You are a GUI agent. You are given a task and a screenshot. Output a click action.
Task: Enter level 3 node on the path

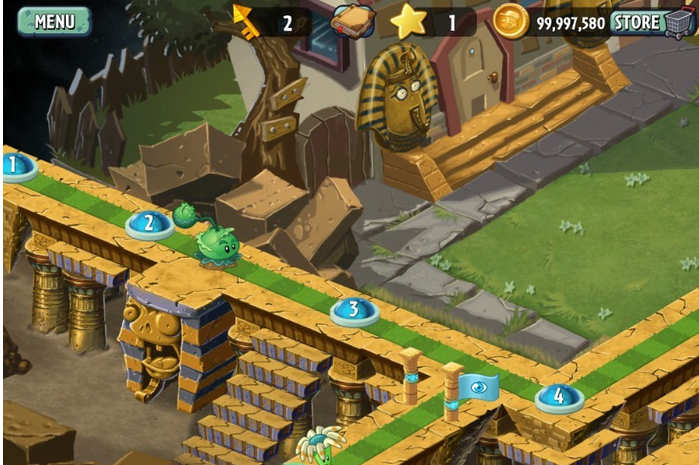(354, 311)
